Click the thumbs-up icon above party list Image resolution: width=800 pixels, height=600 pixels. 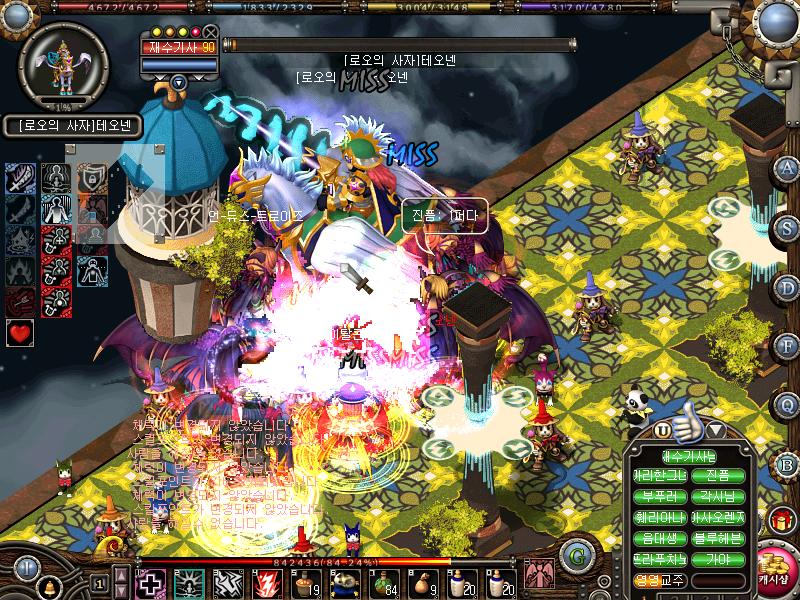pyautogui.click(x=687, y=427)
